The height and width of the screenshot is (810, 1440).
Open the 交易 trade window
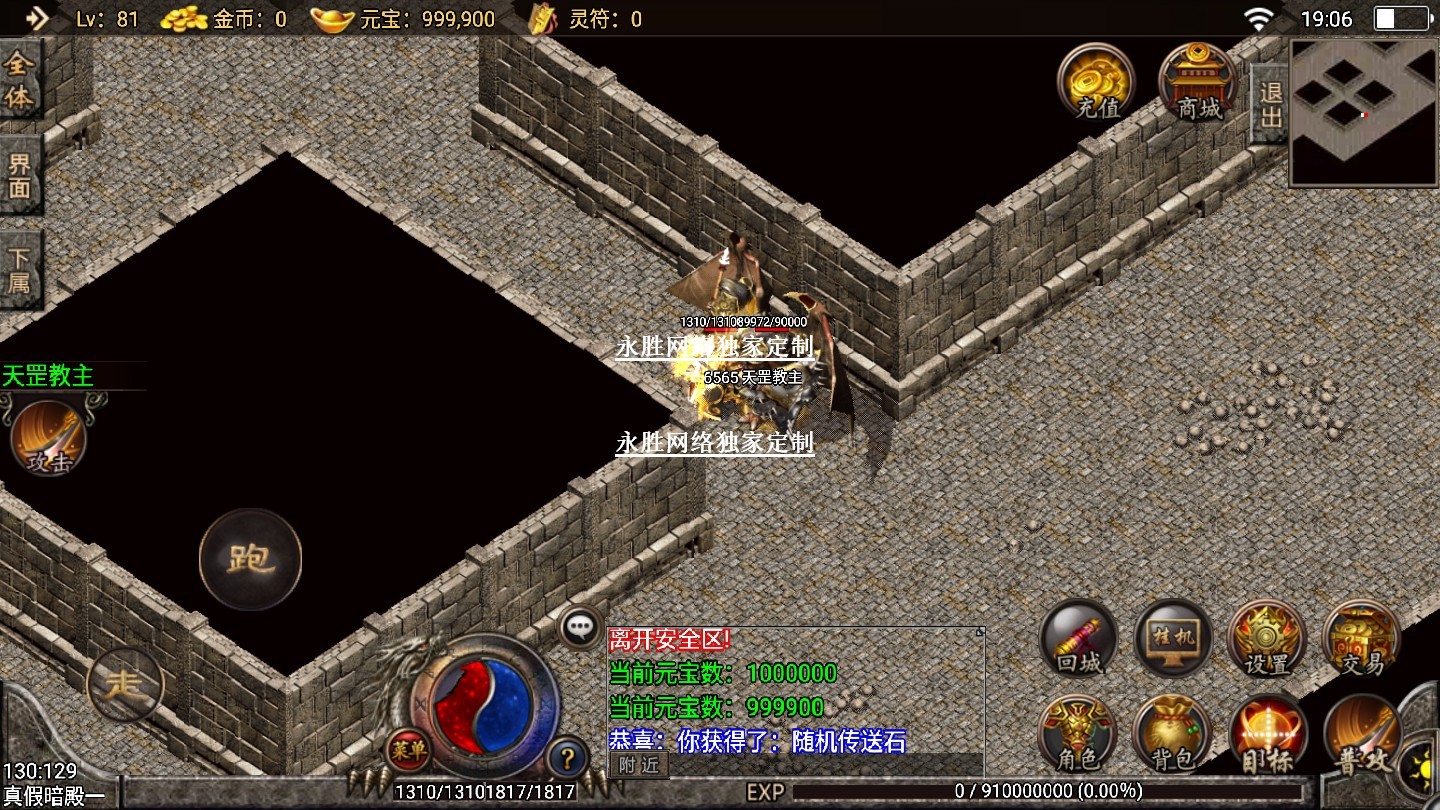pos(1361,638)
